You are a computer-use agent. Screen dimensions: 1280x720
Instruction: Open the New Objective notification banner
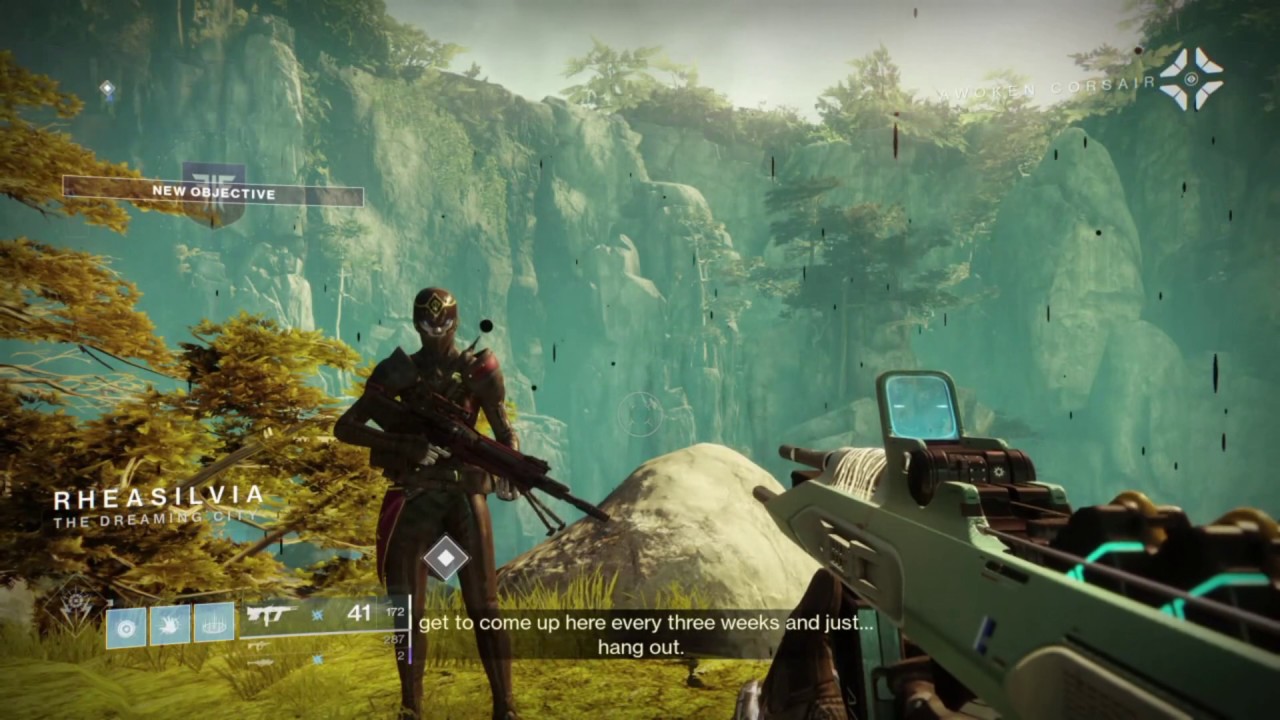[213, 192]
